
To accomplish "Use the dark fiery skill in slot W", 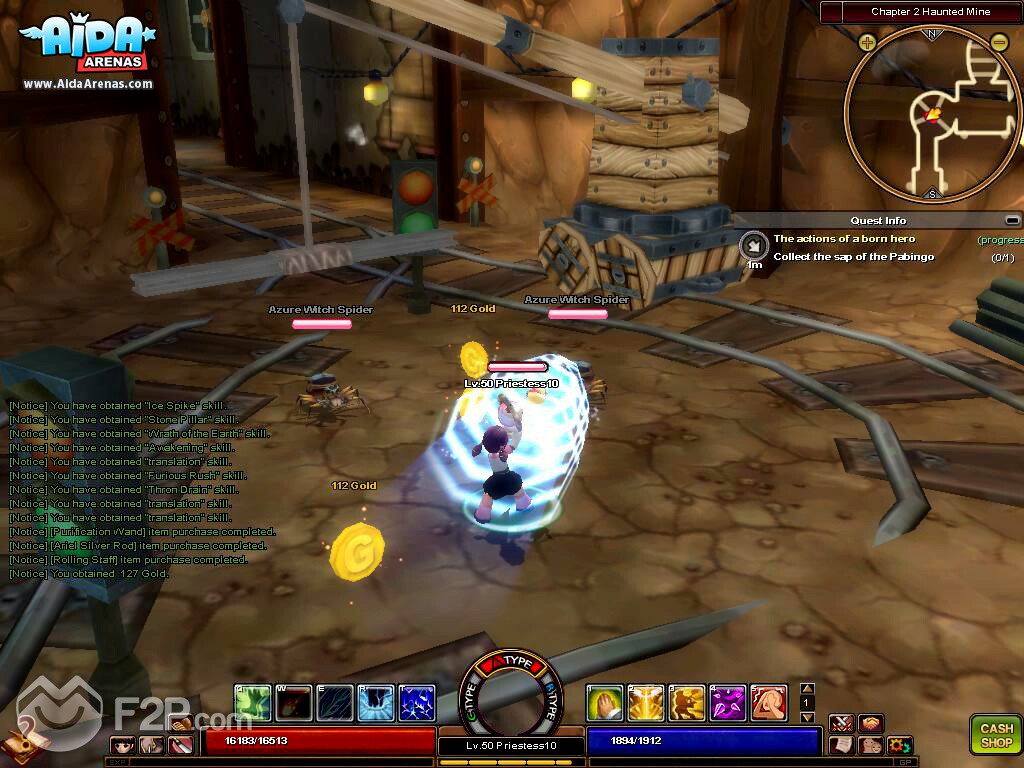I will [x=294, y=703].
